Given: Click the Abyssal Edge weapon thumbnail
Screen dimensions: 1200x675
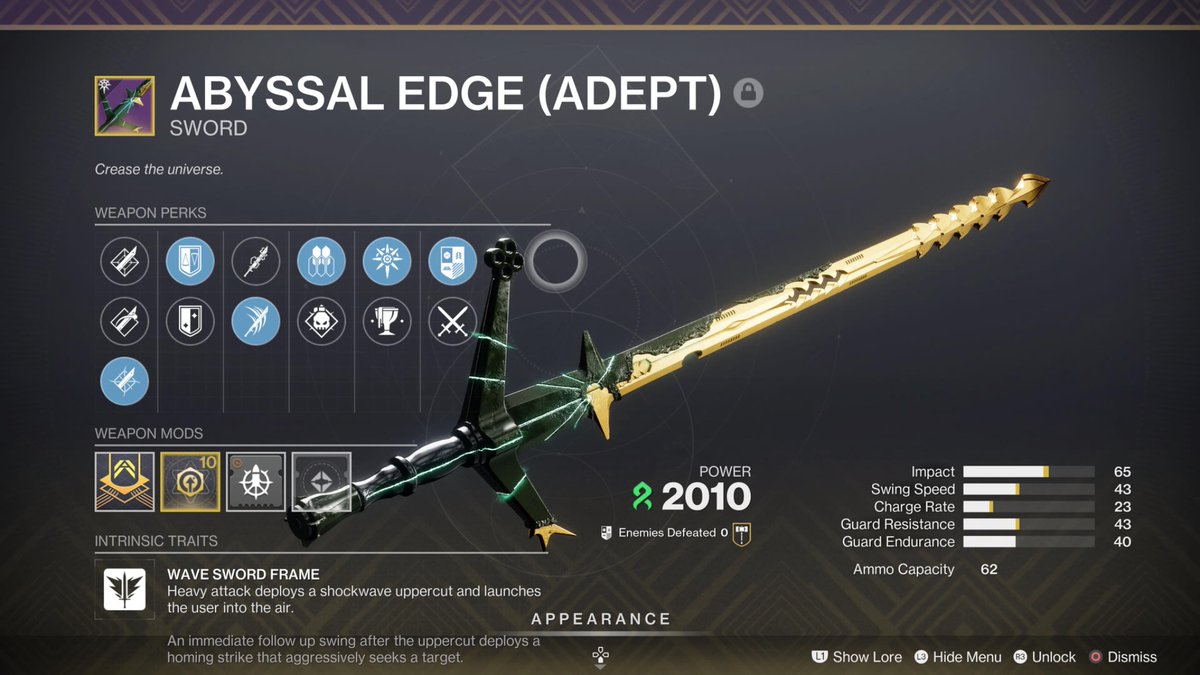Looking at the screenshot, I should pos(125,105).
